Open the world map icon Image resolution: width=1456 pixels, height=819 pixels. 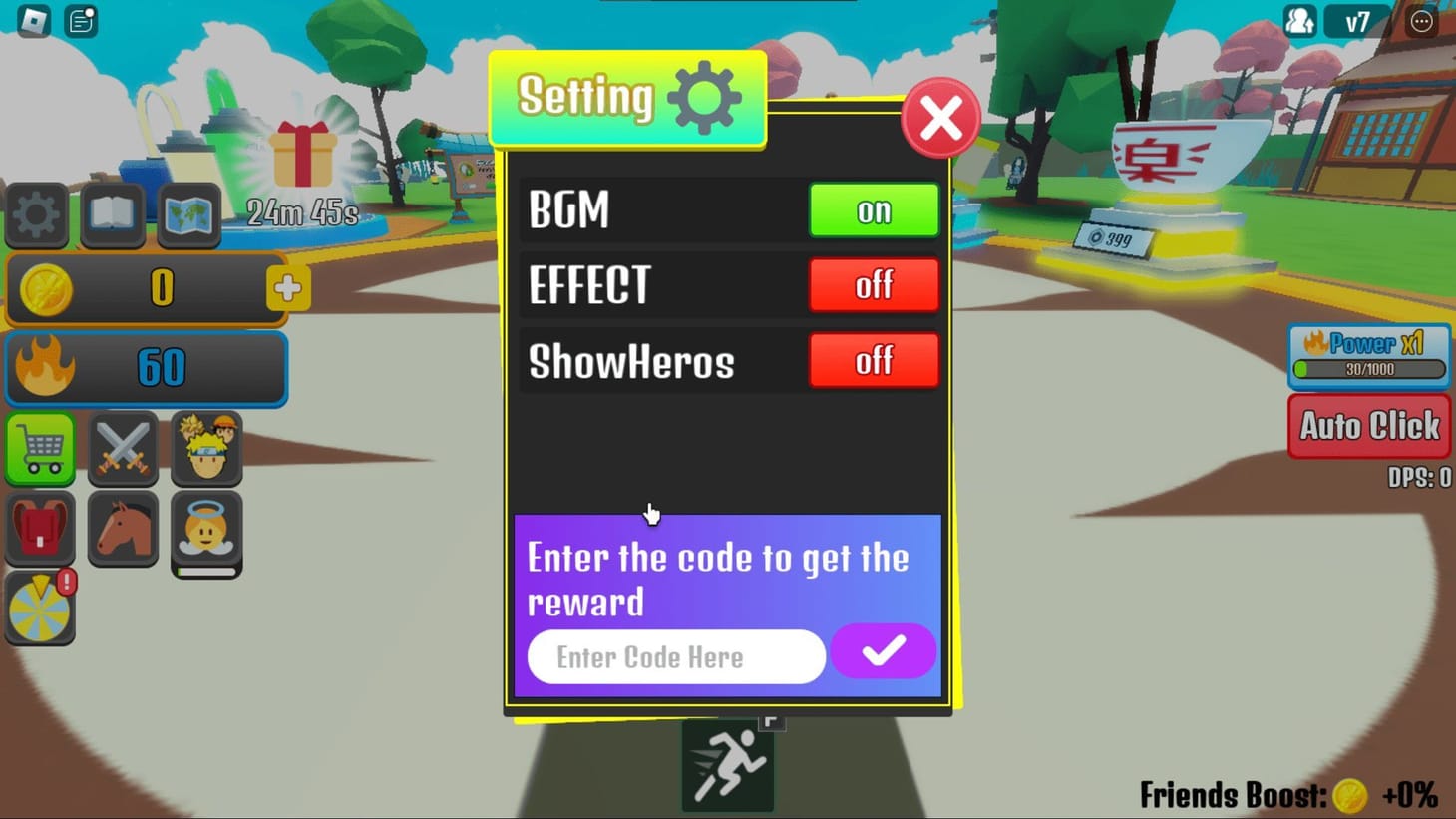click(x=186, y=215)
